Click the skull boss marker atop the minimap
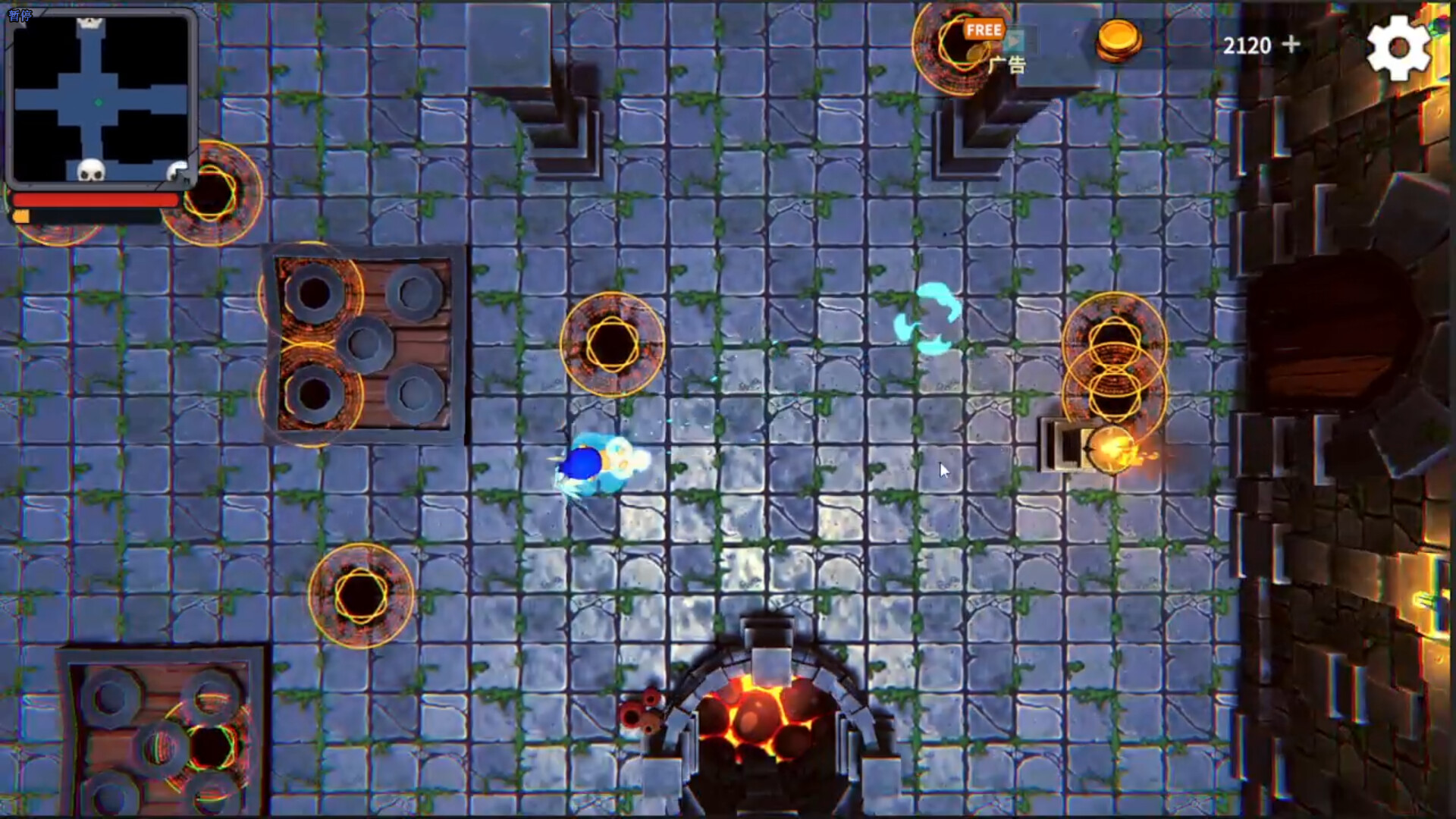 89,21
